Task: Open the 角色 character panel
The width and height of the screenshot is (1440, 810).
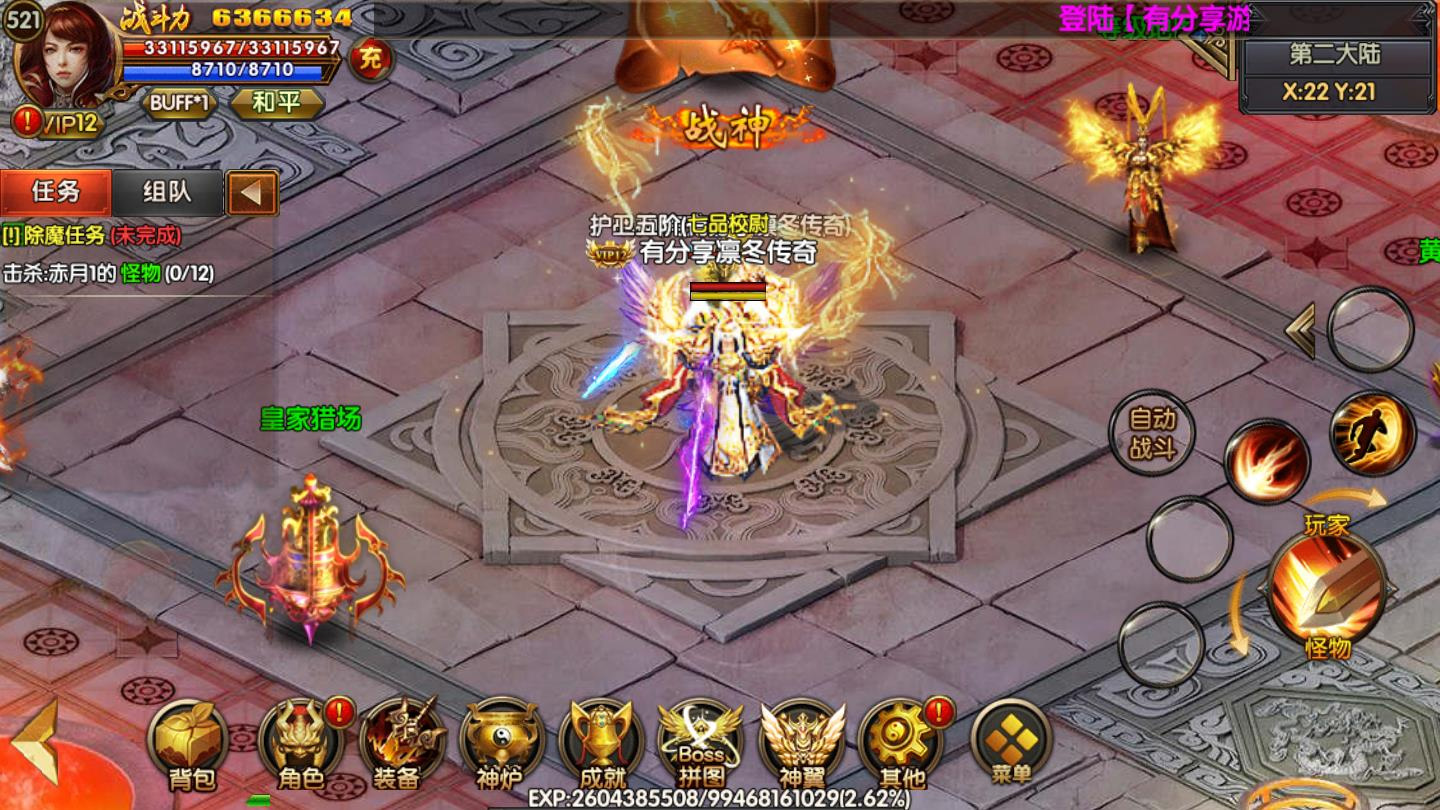Action: pos(301,742)
